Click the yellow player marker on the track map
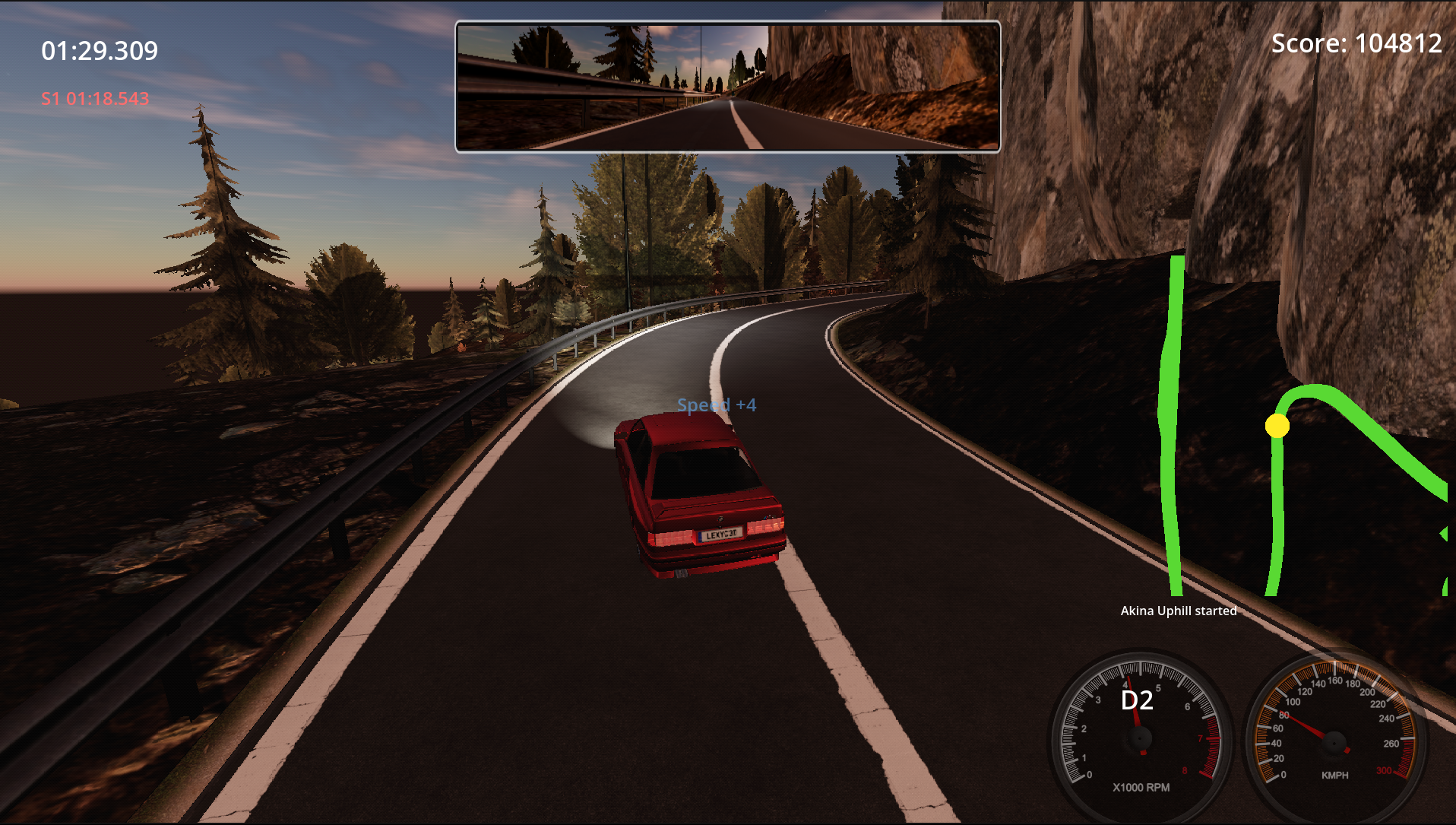 (x=1277, y=426)
